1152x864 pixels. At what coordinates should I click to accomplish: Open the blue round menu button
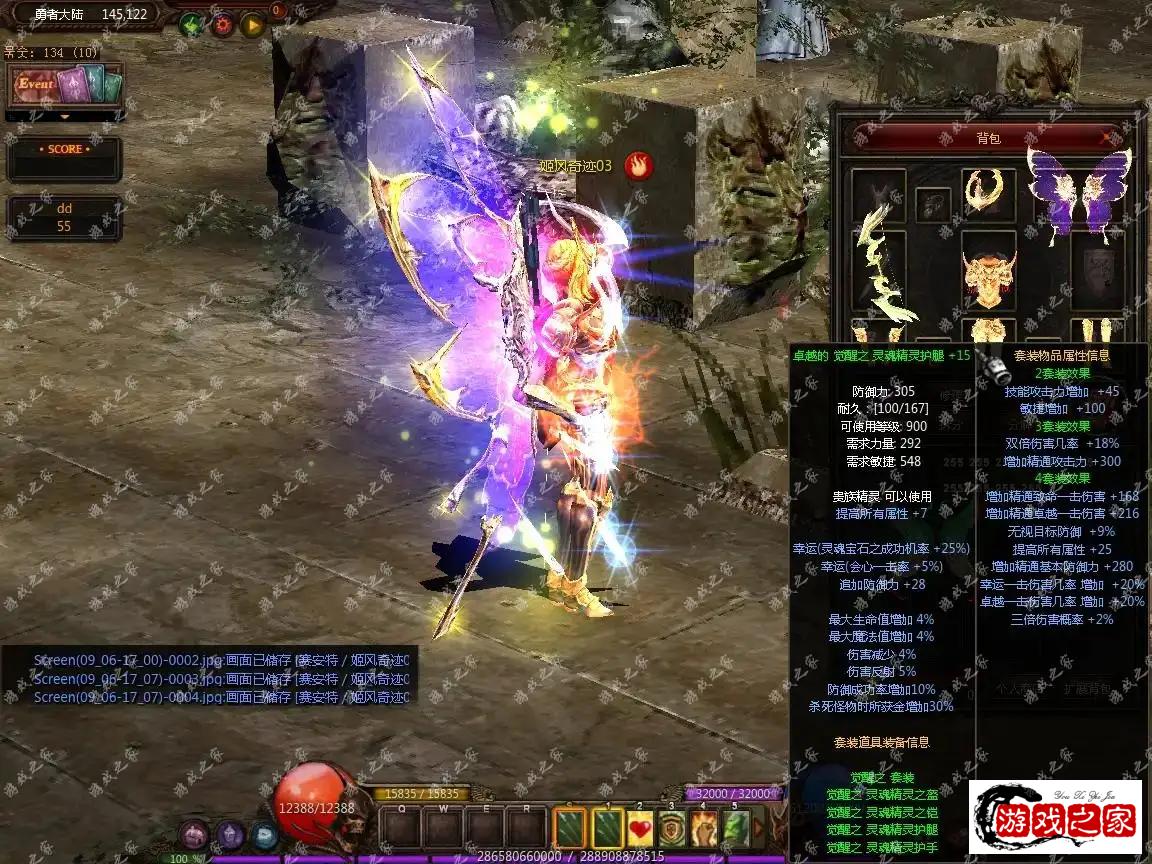(264, 834)
